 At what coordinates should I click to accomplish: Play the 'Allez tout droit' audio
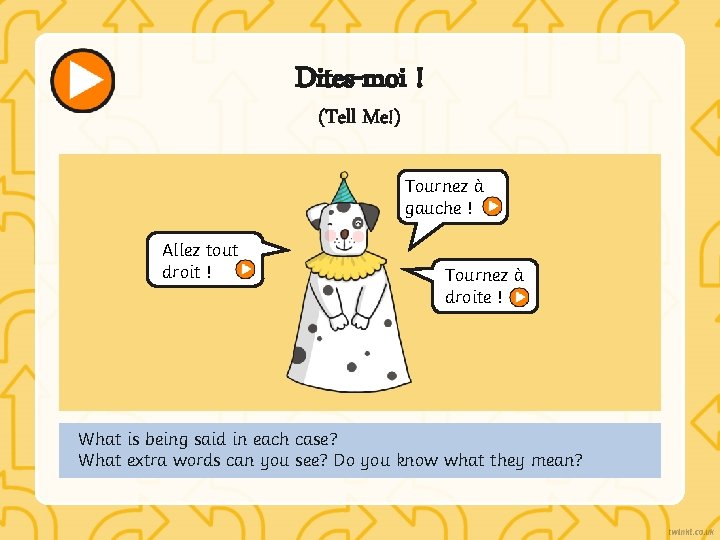[244, 269]
